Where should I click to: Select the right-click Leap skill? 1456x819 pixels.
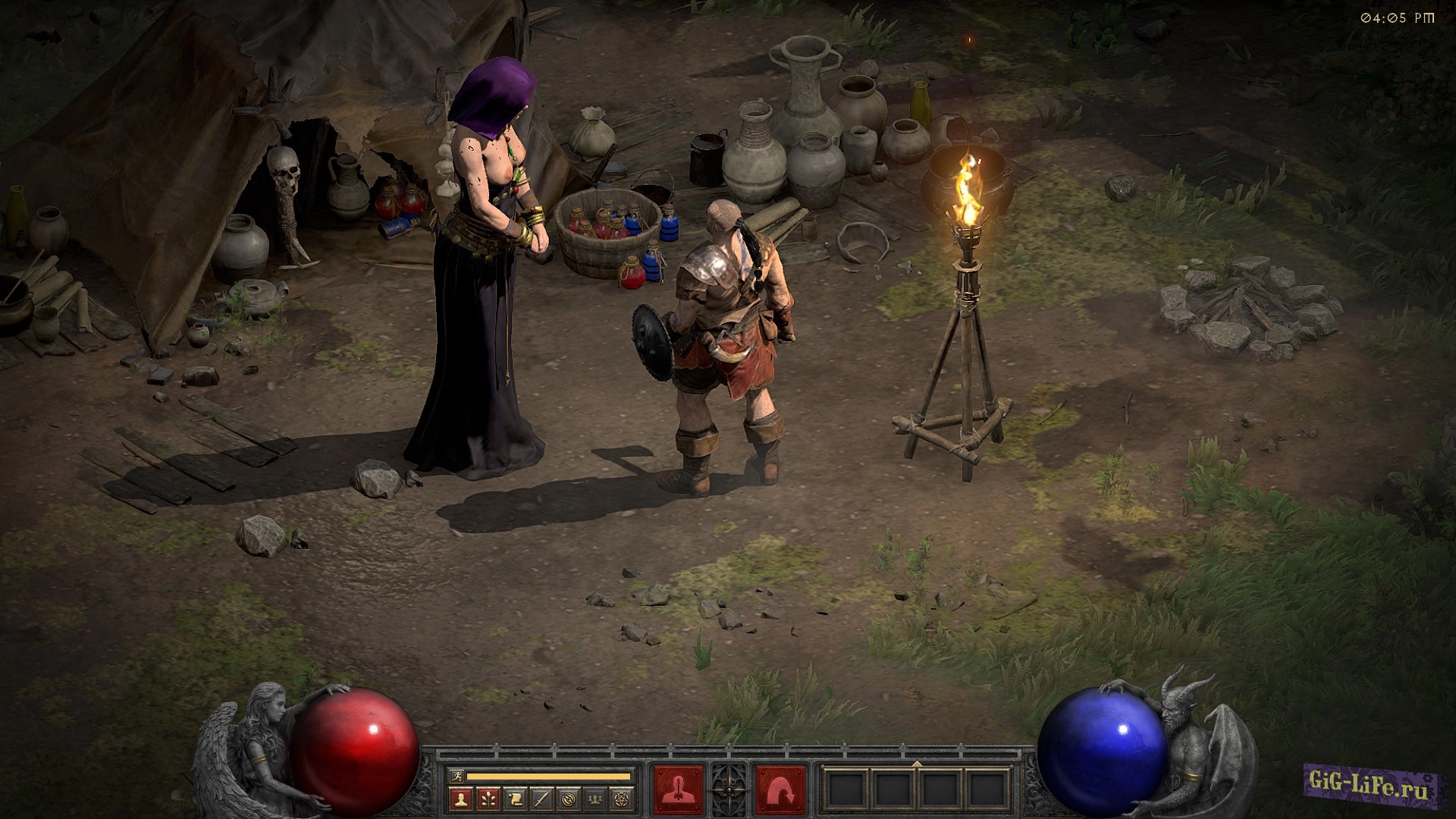(780, 790)
